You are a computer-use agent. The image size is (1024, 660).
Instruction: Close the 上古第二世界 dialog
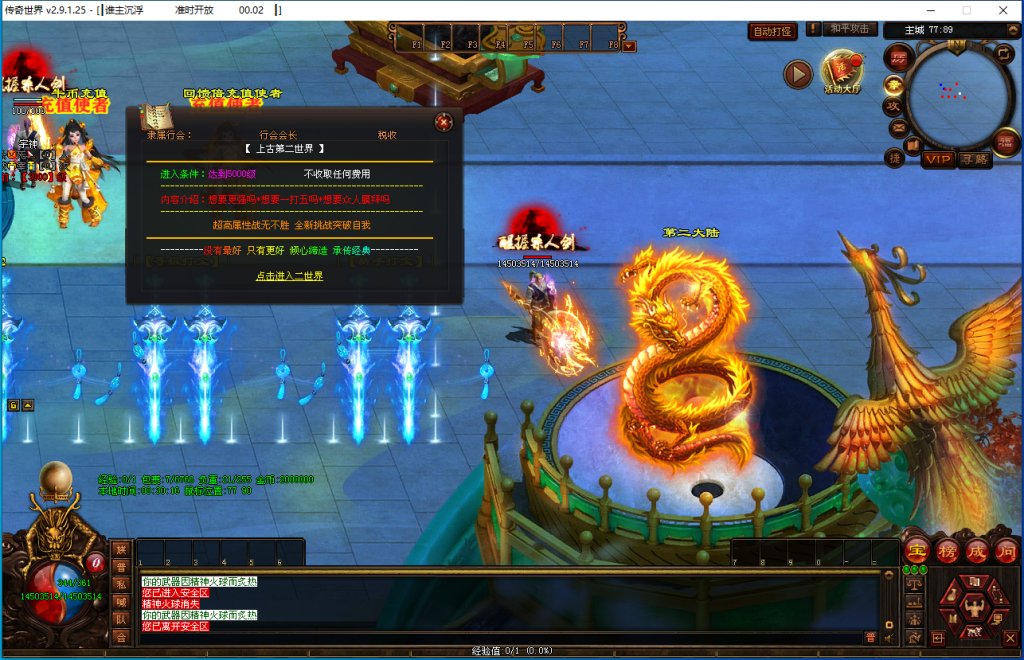pyautogui.click(x=443, y=122)
